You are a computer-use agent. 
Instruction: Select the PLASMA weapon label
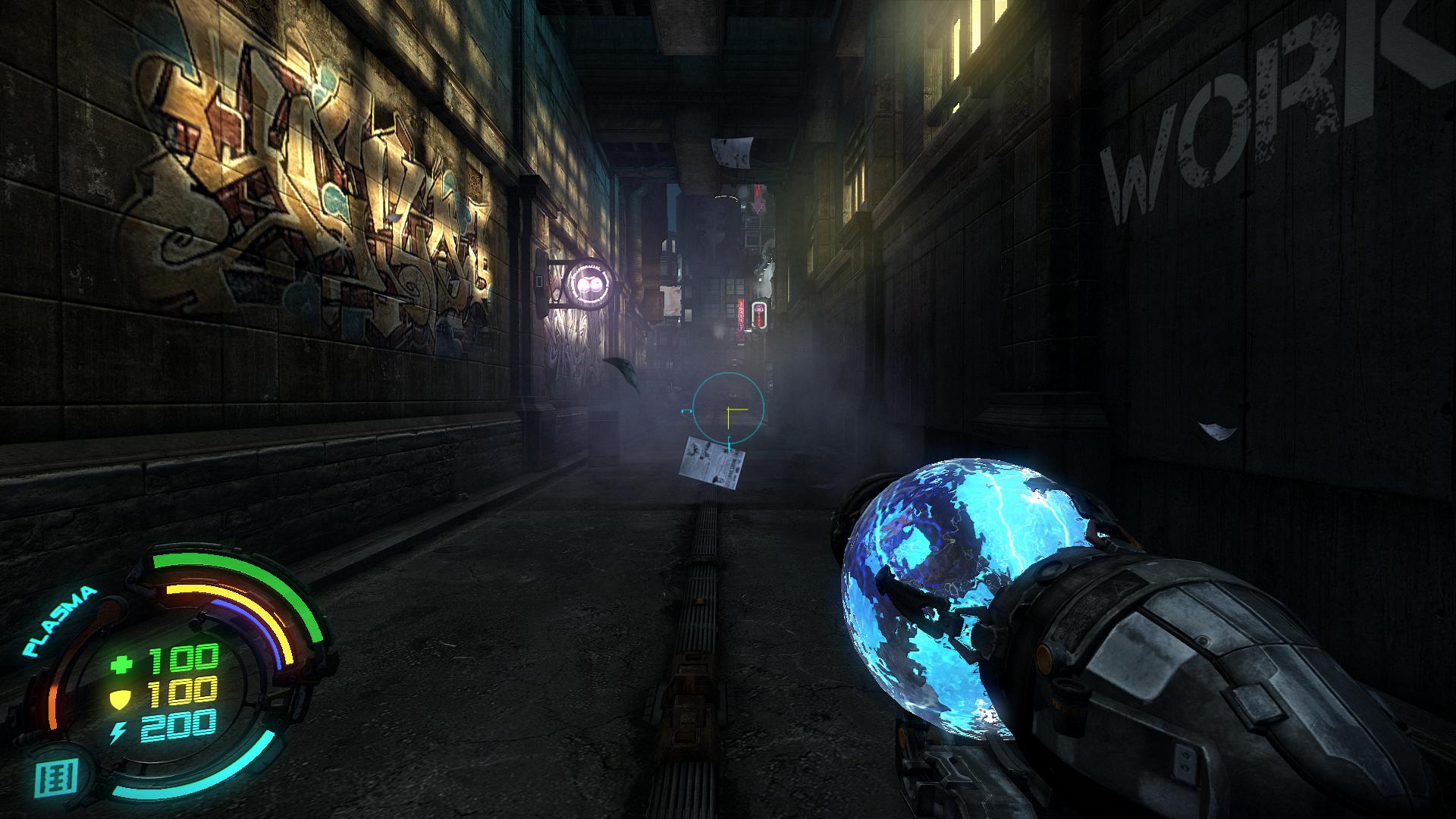click(61, 621)
